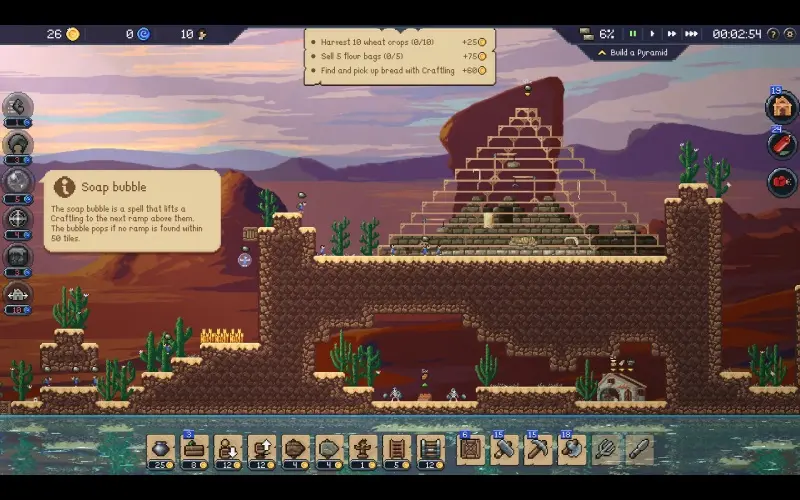
Task: Click the red boxing glove icon
Action: click(x=781, y=182)
